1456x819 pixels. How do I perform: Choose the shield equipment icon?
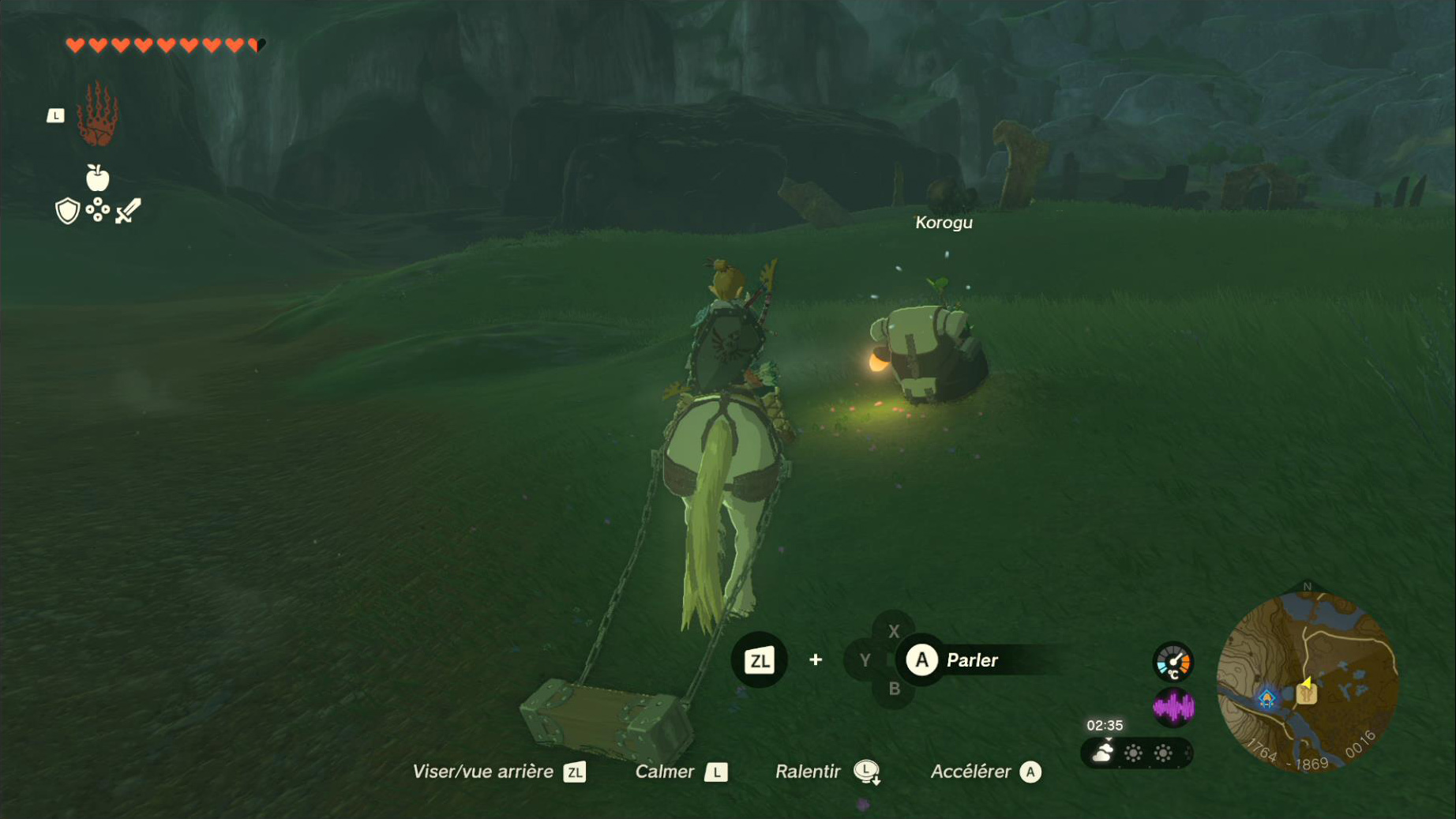click(x=68, y=211)
